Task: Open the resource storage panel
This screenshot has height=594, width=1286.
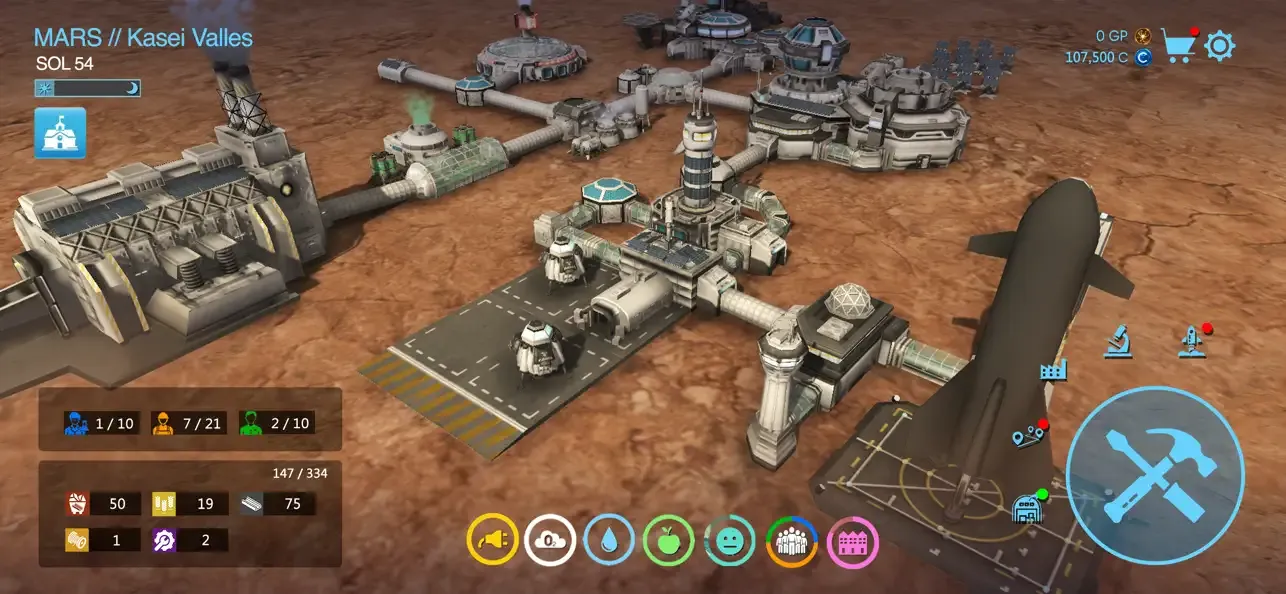Action: [x=190, y=514]
